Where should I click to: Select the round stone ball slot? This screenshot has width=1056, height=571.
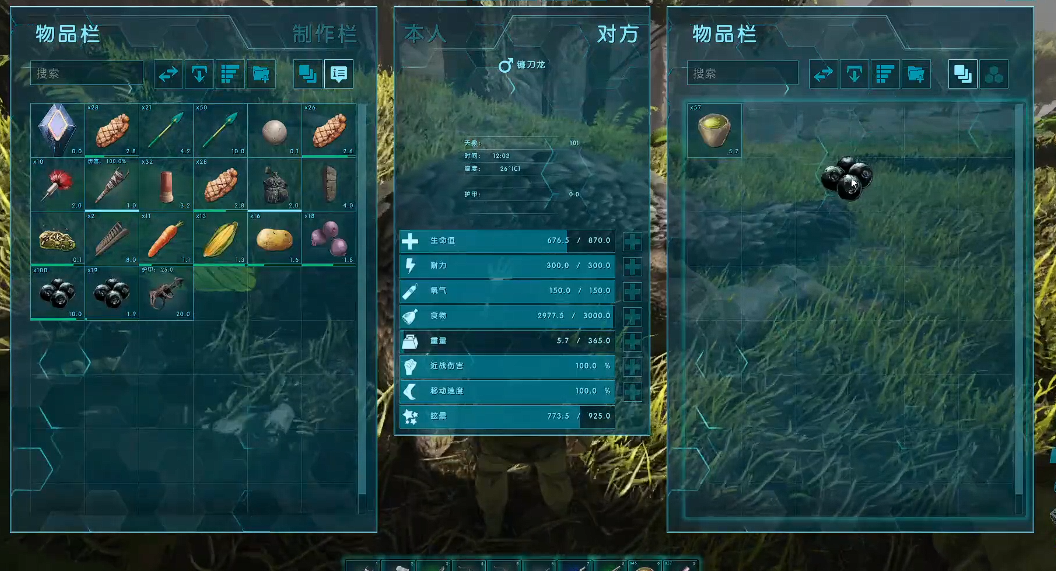tap(273, 130)
